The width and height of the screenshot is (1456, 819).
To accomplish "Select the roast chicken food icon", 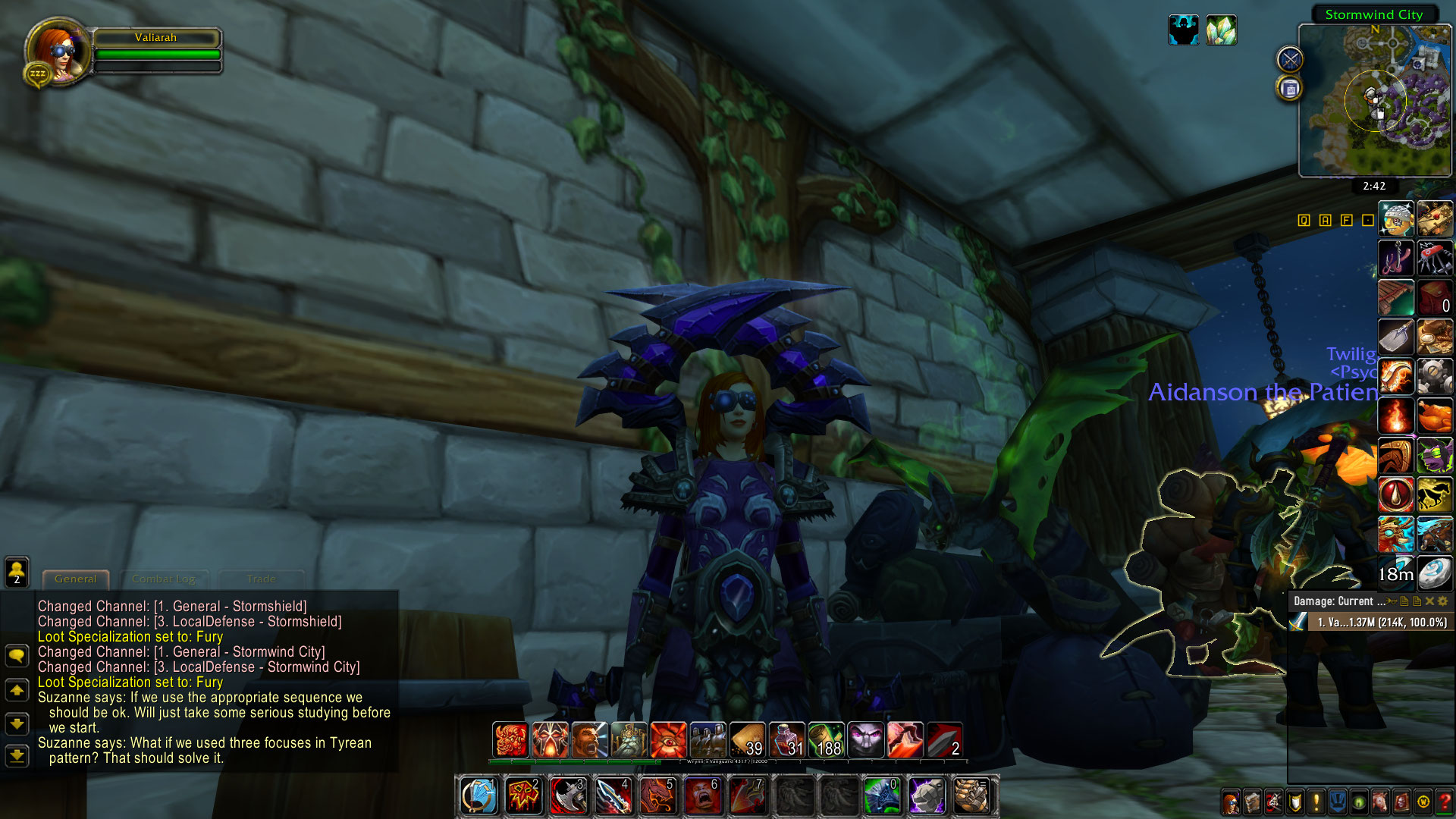I will click(1434, 416).
